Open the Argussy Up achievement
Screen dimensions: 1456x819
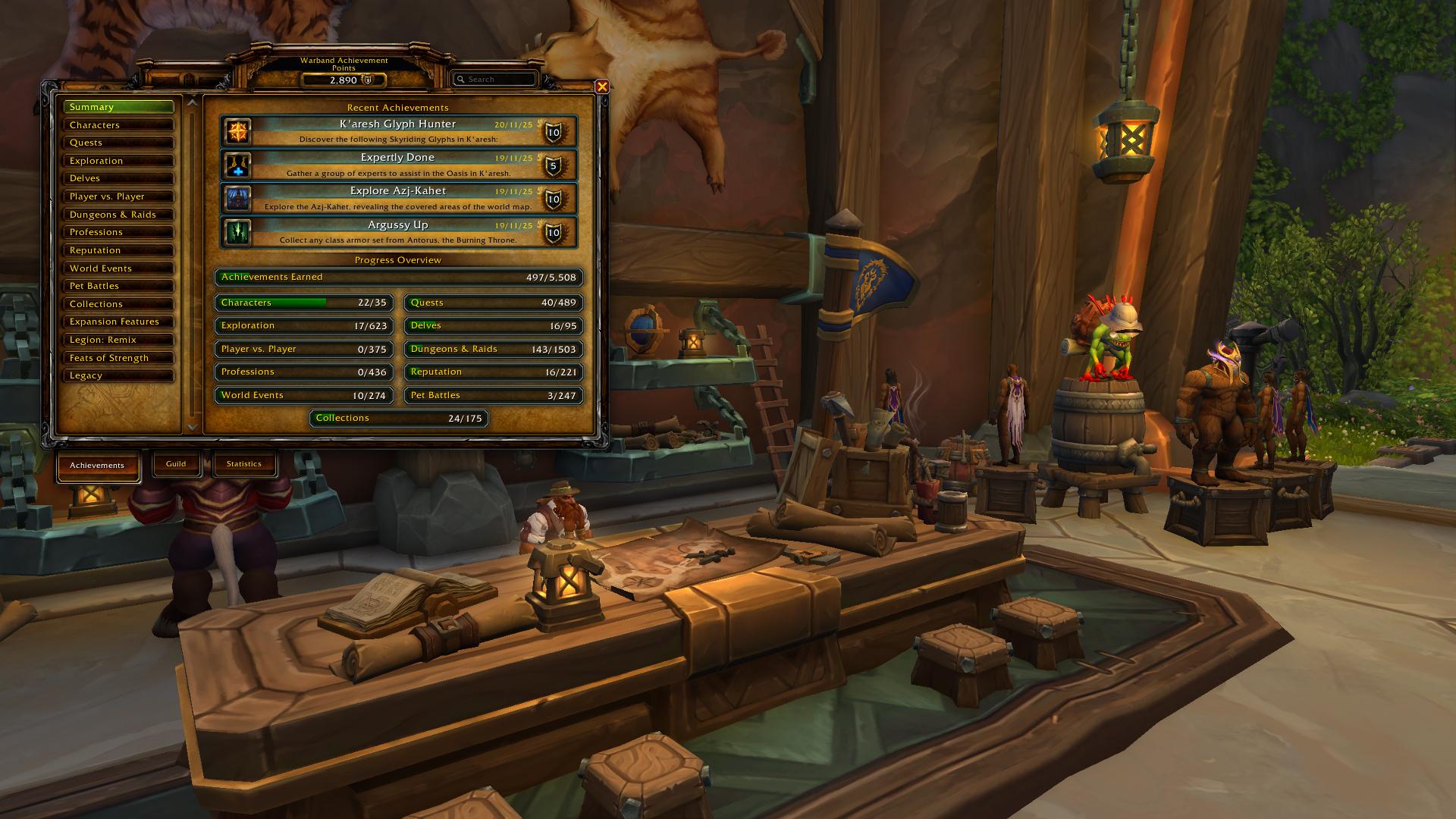point(398,232)
